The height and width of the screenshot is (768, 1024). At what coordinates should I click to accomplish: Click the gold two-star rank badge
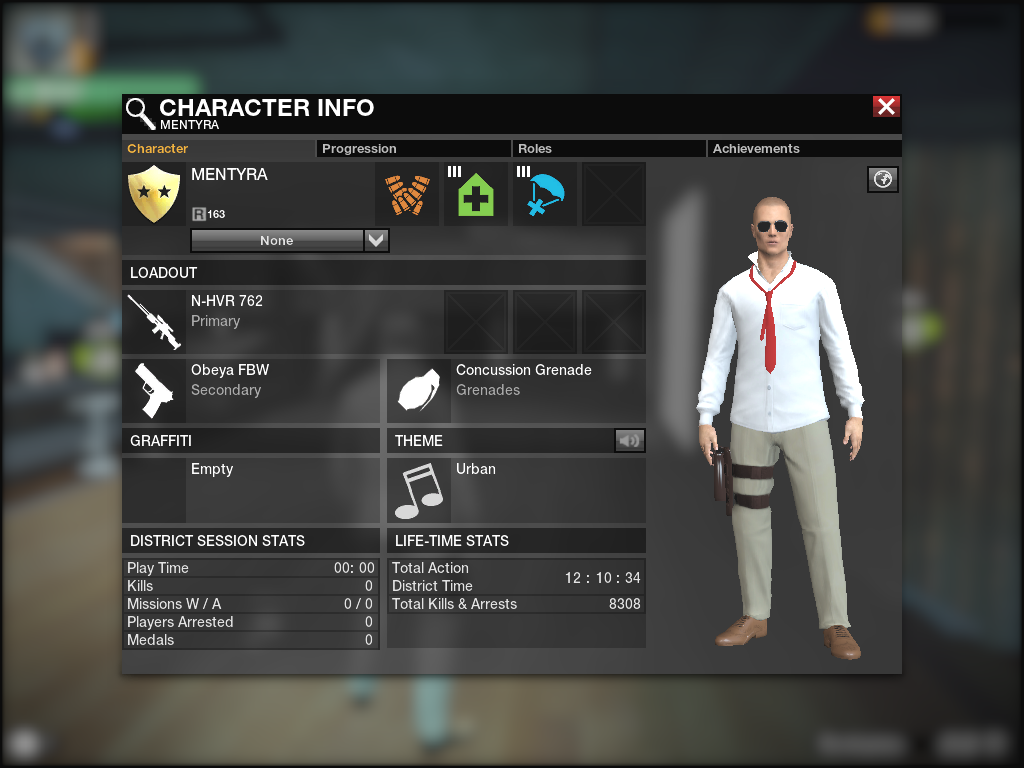[x=155, y=194]
